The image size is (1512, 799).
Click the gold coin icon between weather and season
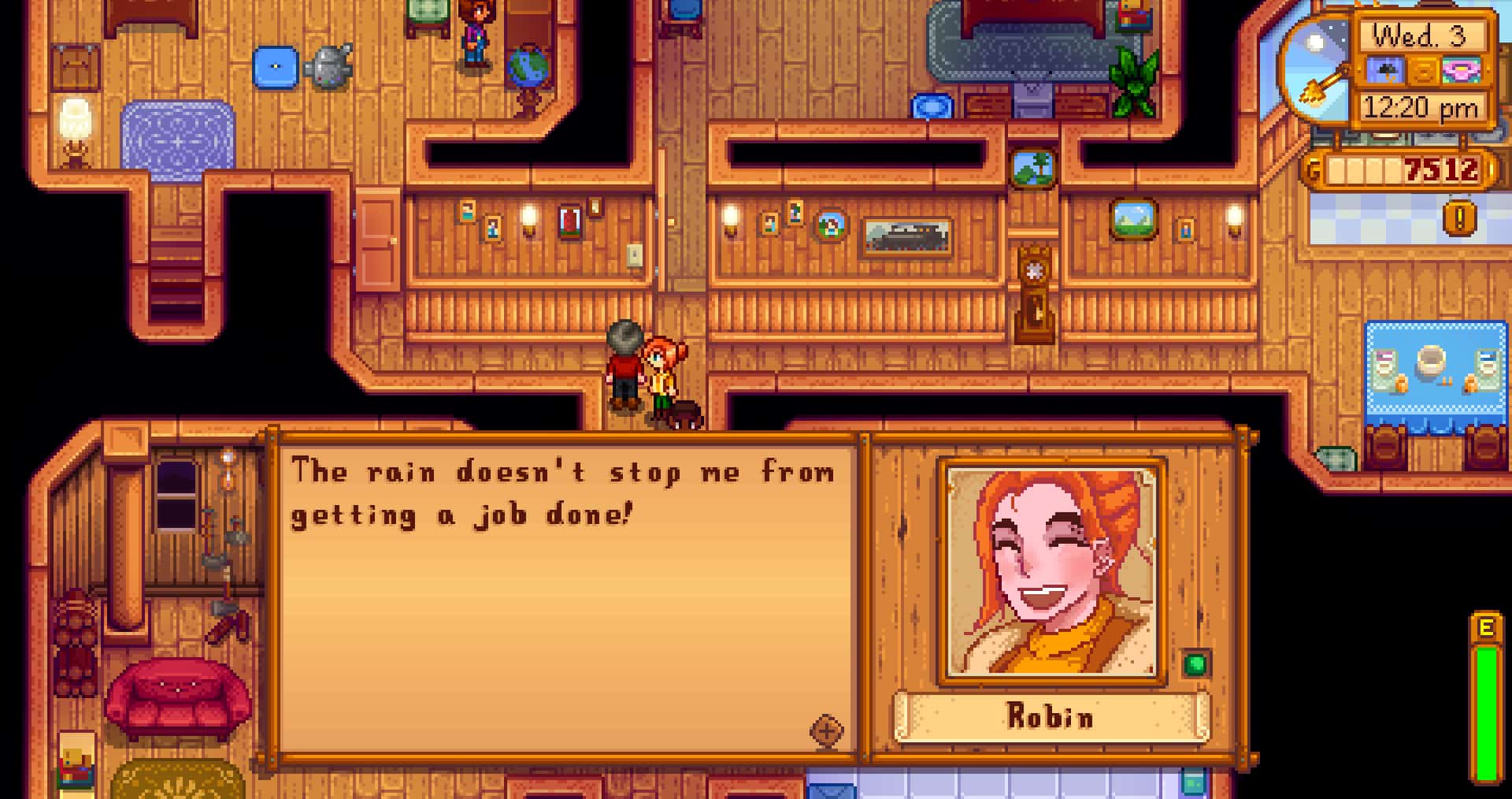pyautogui.click(x=1422, y=69)
